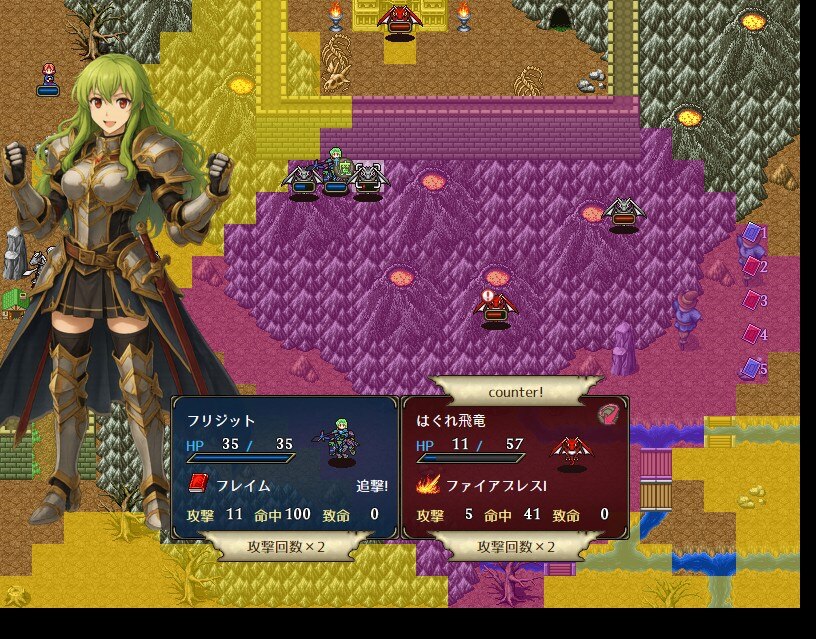Select numbered card 1 on the right edge
This screenshot has width=816, height=639.
point(752,233)
